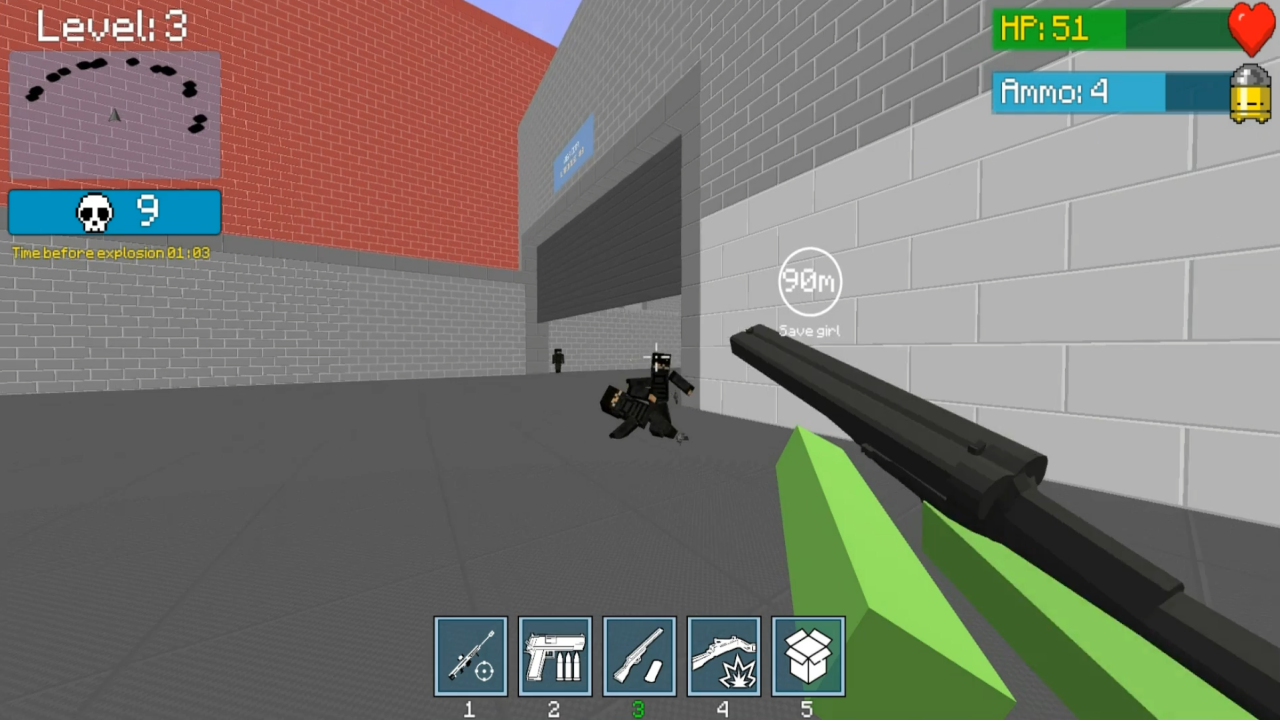Click the number 1 slot label
This screenshot has width=1280, height=720.
pyautogui.click(x=469, y=709)
